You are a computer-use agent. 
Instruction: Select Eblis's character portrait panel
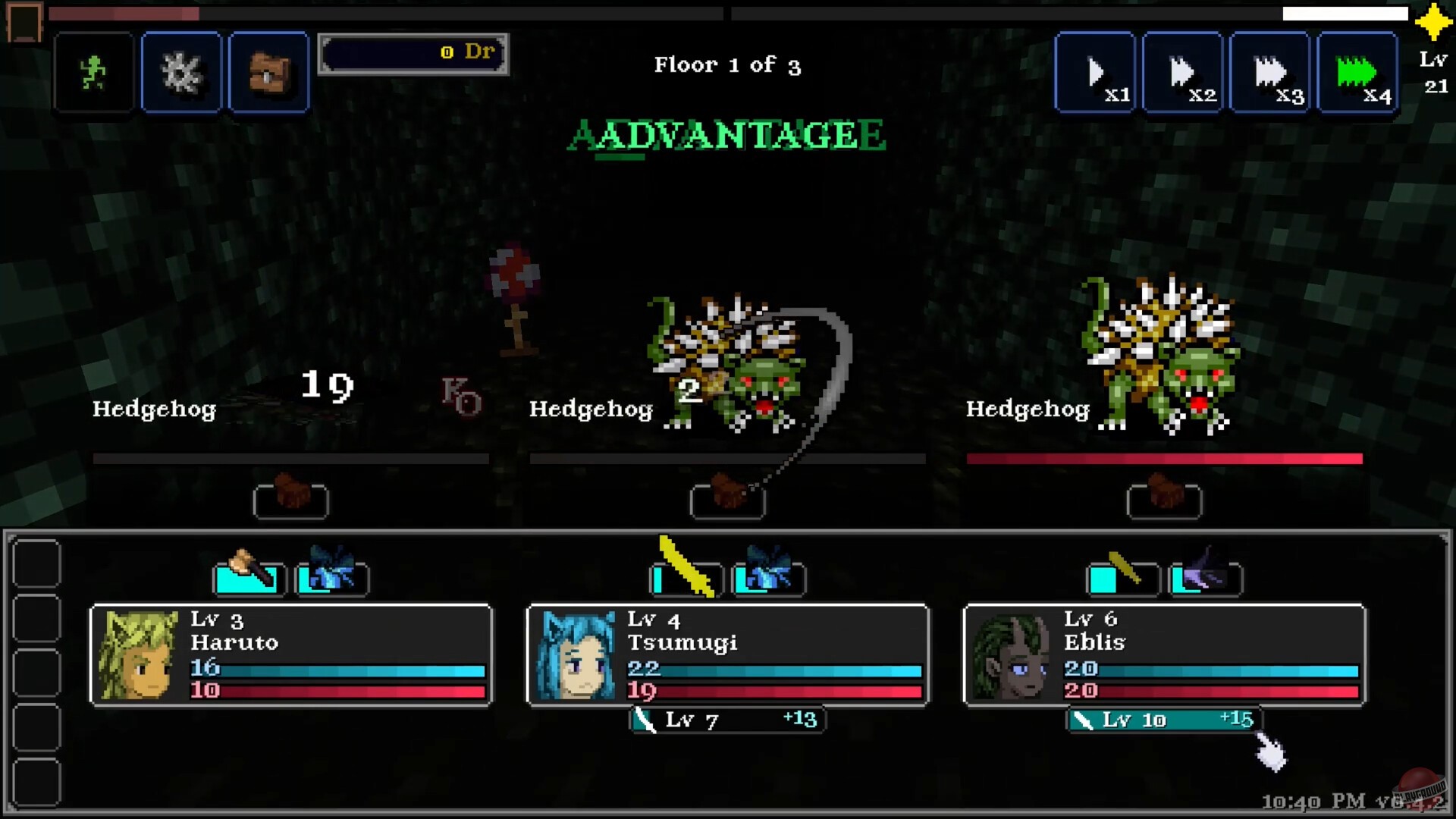click(1164, 656)
